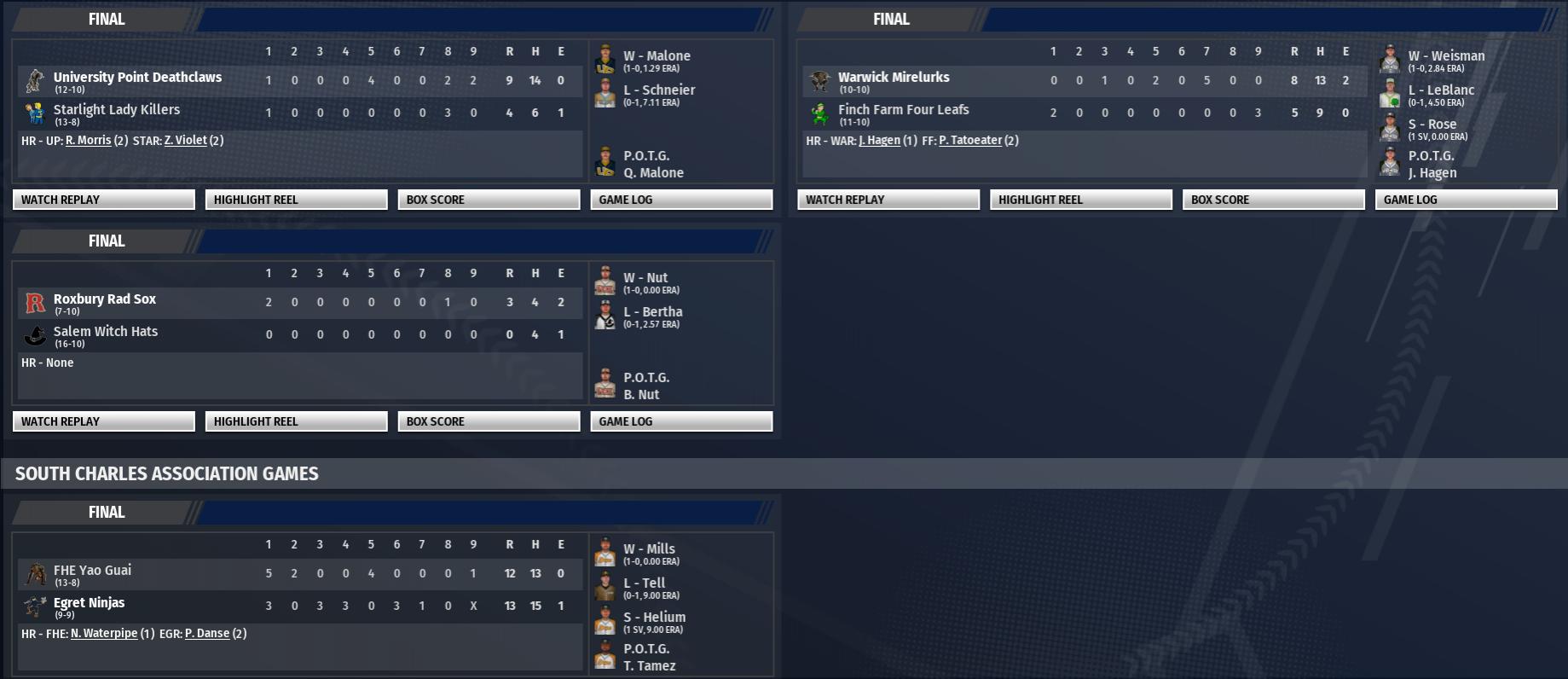This screenshot has height=679, width=1568.
Task: View N. Waterpipe player link
Action: 103,634
